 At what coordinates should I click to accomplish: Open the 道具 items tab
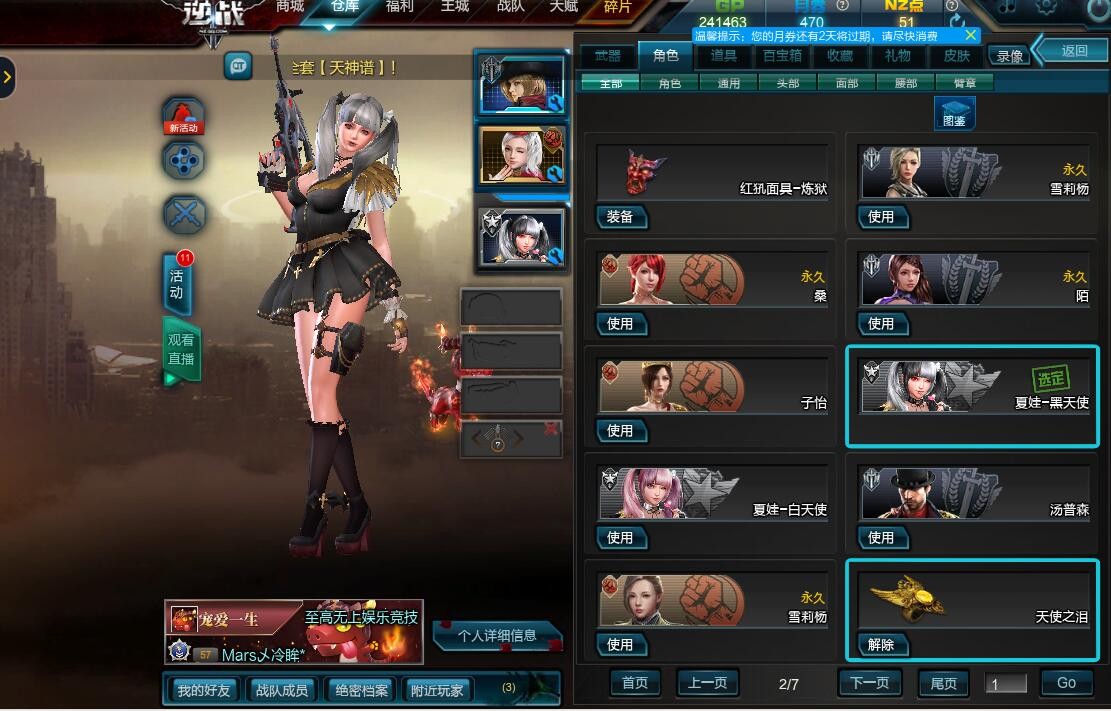(723, 56)
